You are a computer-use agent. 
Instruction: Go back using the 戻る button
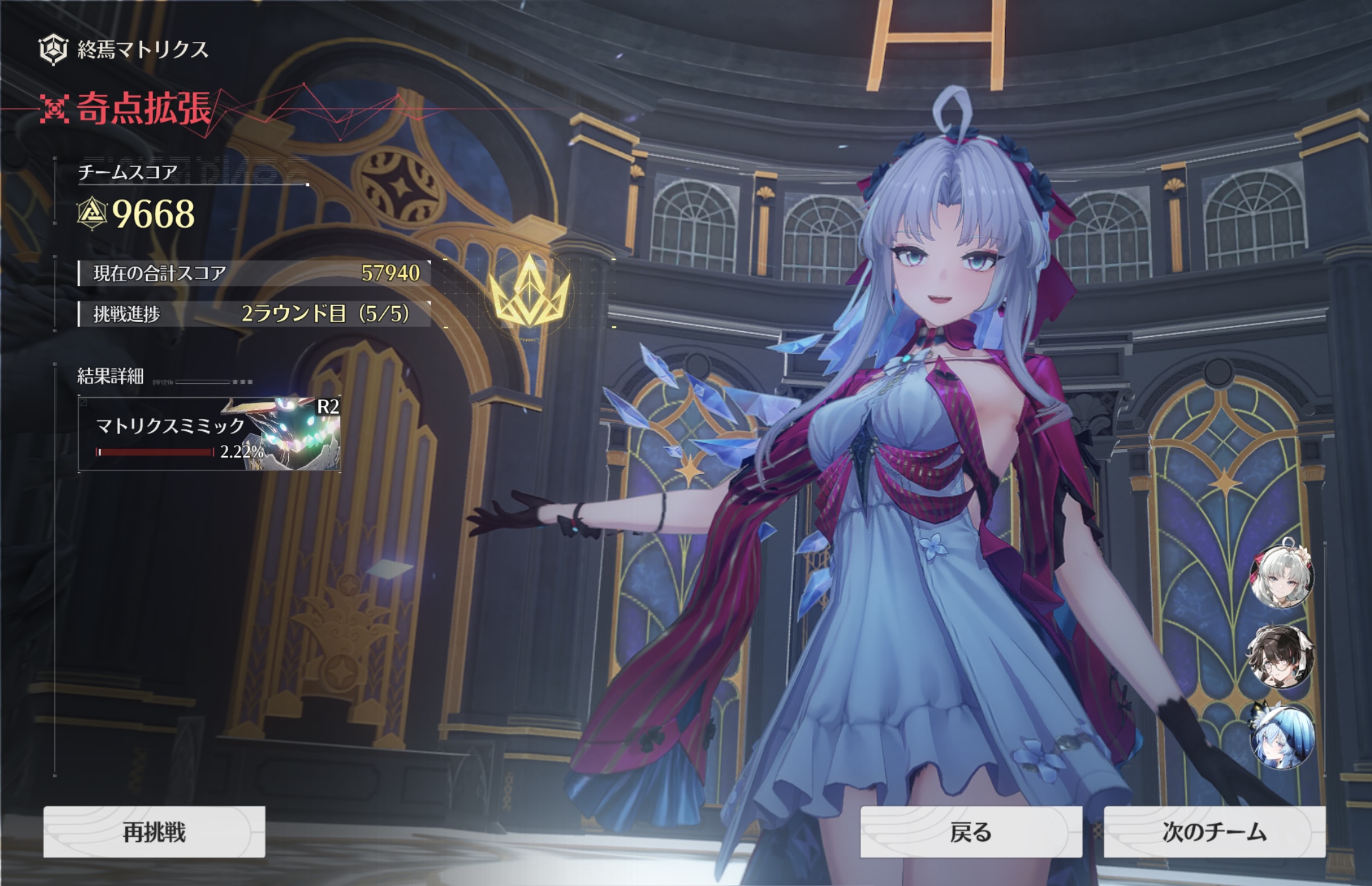coord(971,831)
